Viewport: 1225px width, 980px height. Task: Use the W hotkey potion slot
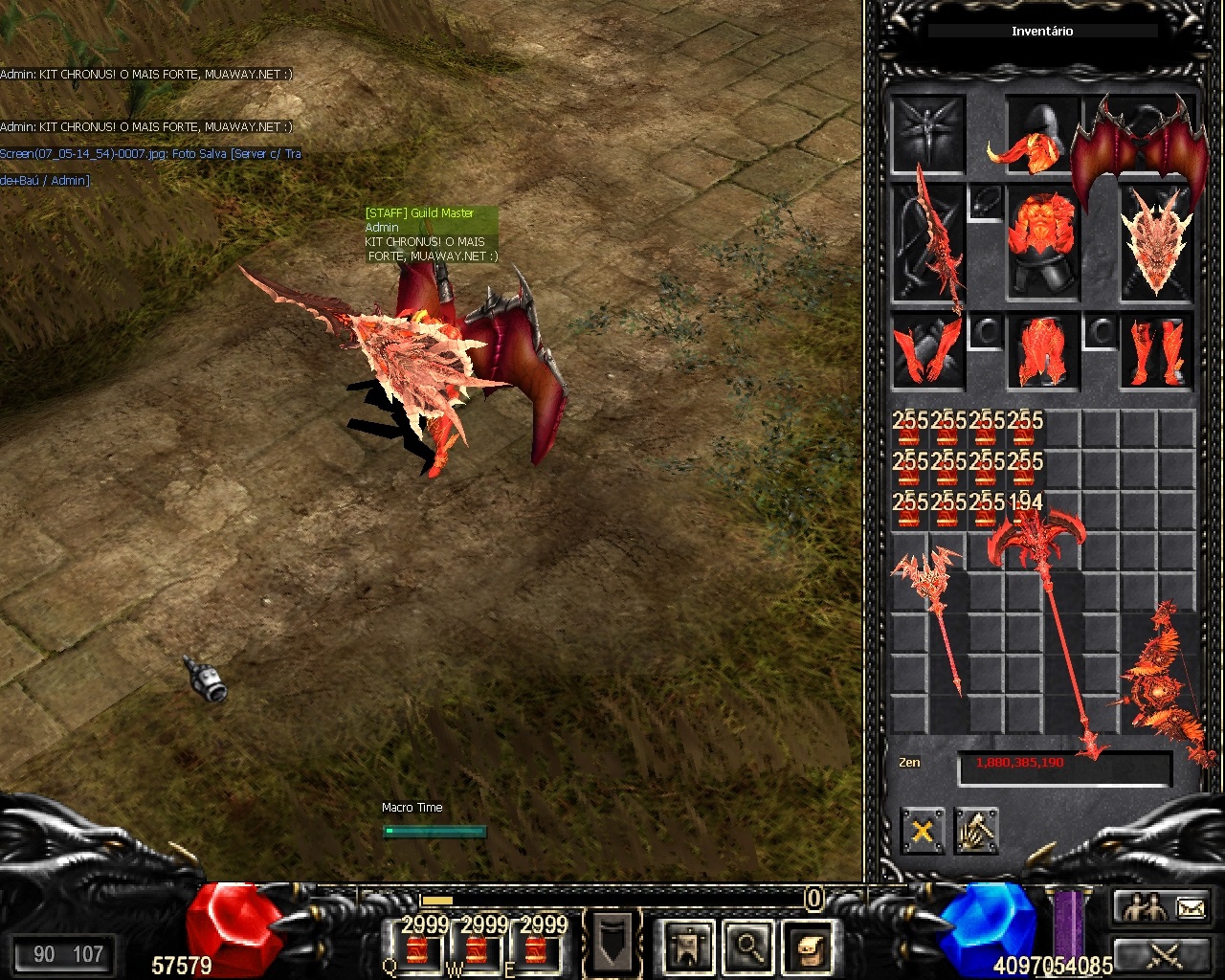[476, 945]
